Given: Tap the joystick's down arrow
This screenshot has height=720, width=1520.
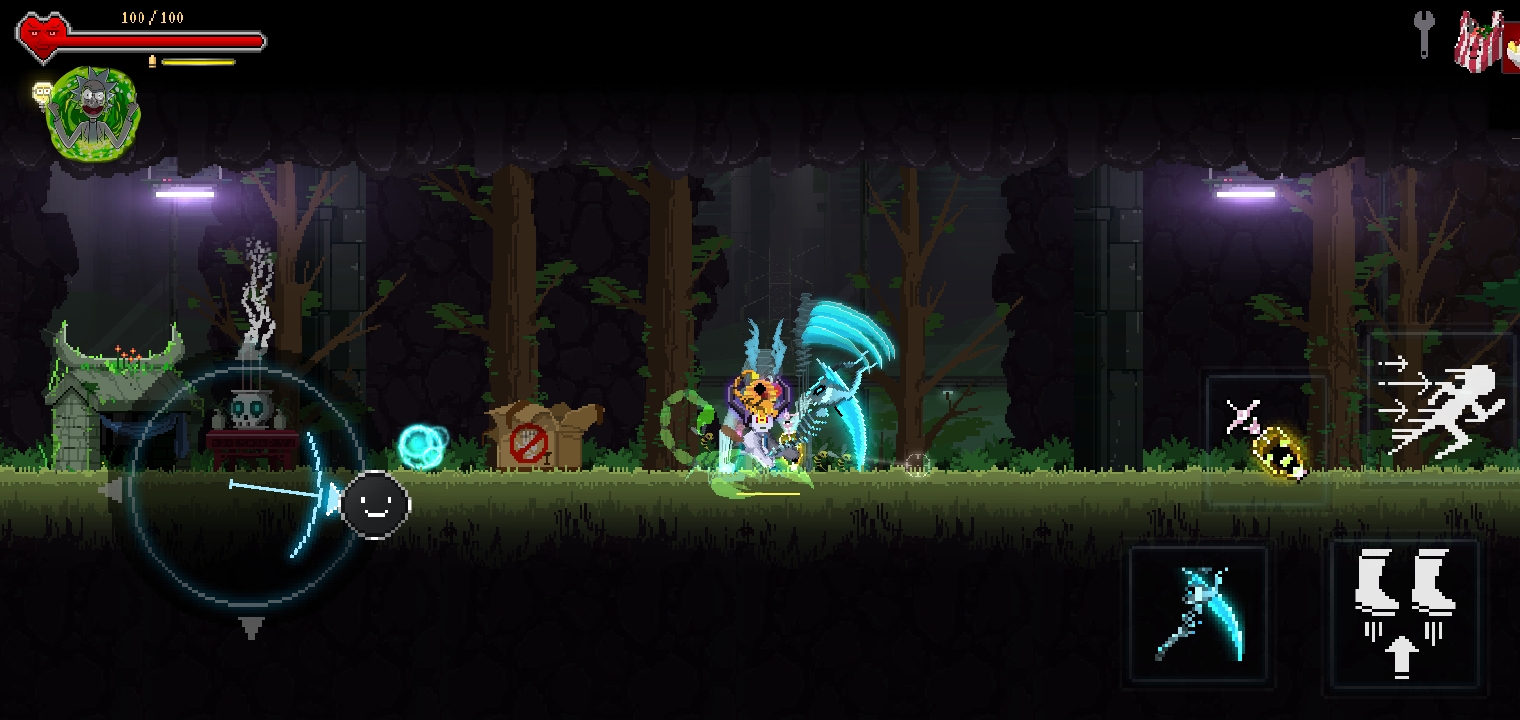Looking at the screenshot, I should point(251,628).
